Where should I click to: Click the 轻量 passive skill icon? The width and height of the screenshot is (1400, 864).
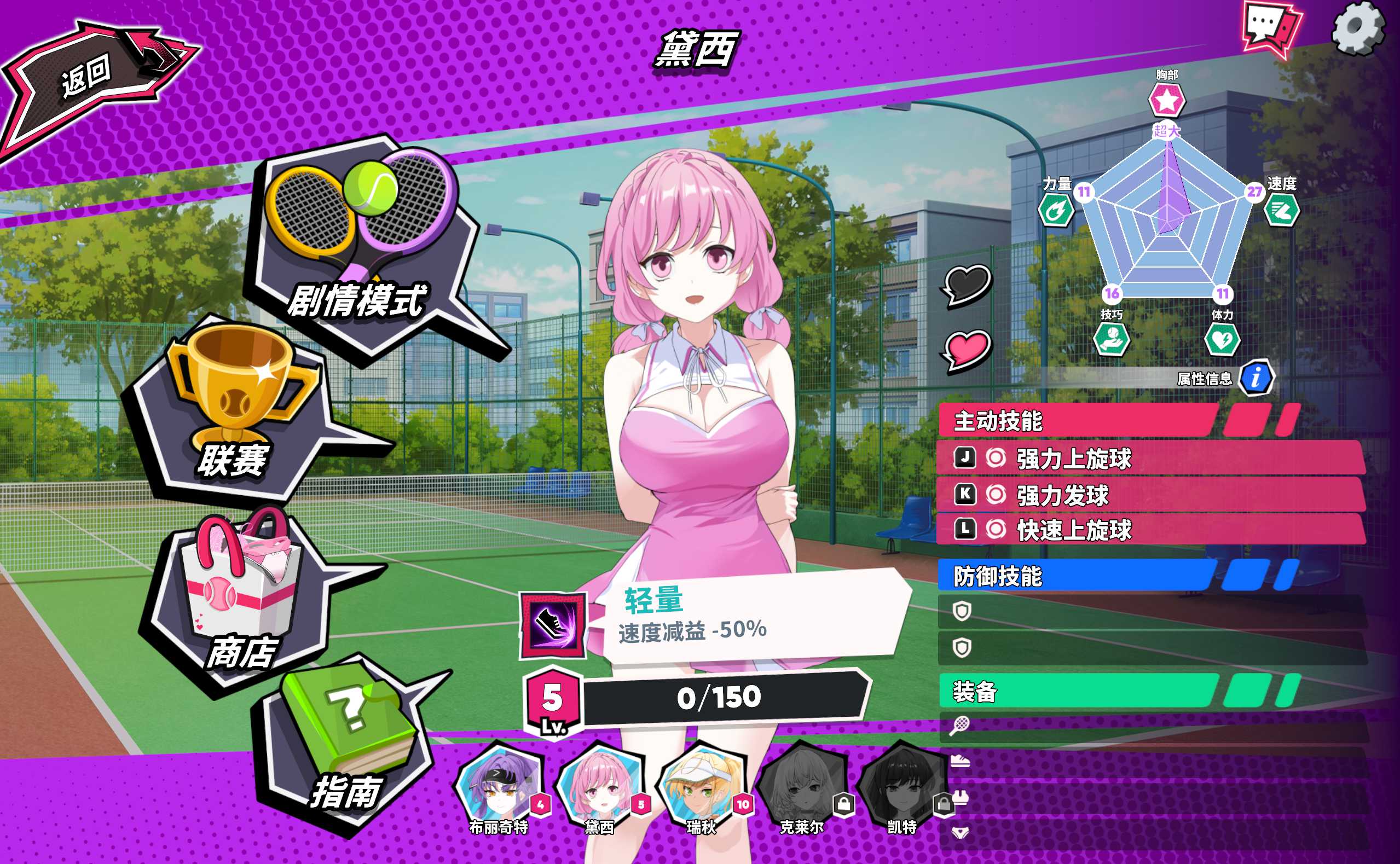pos(553,627)
